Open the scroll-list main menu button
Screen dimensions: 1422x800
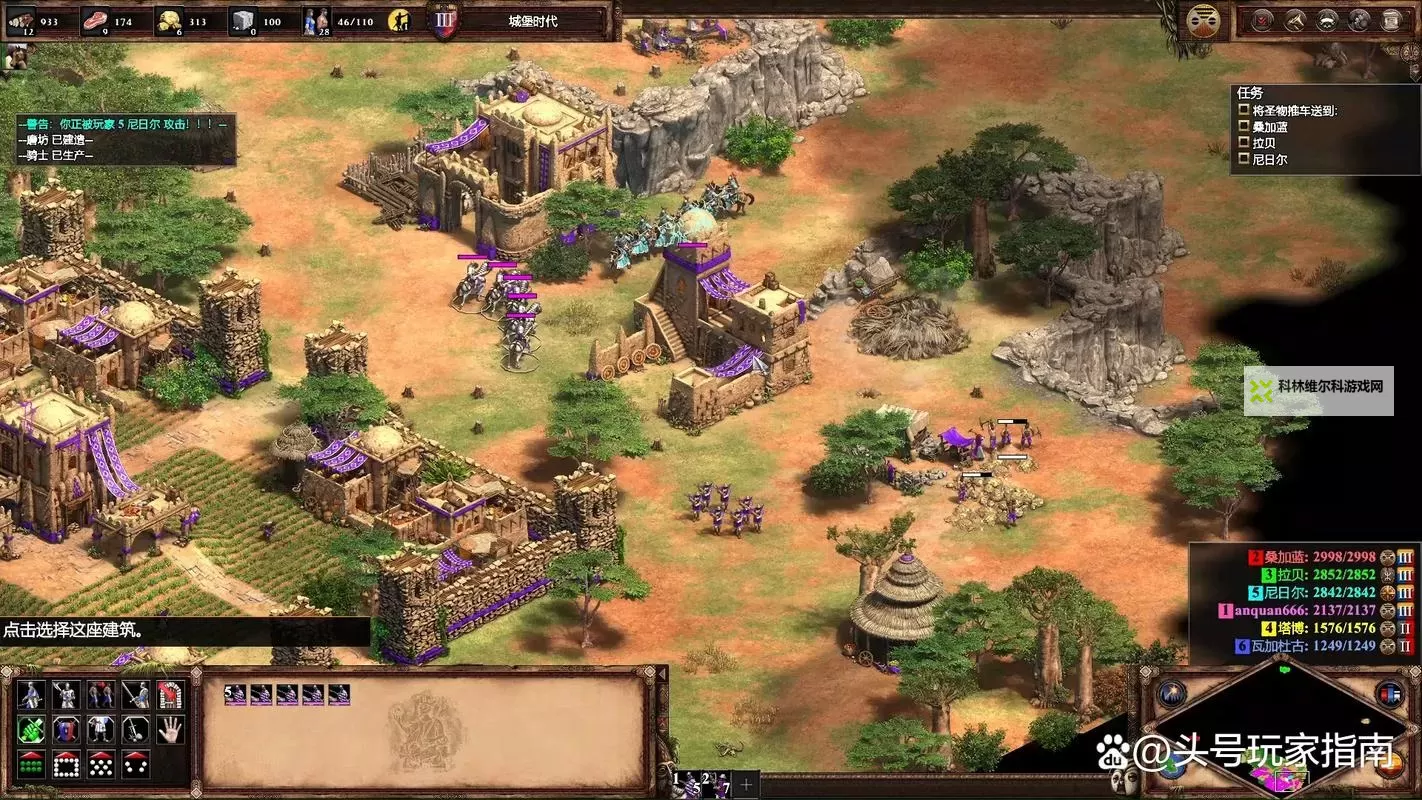[x=1392, y=20]
